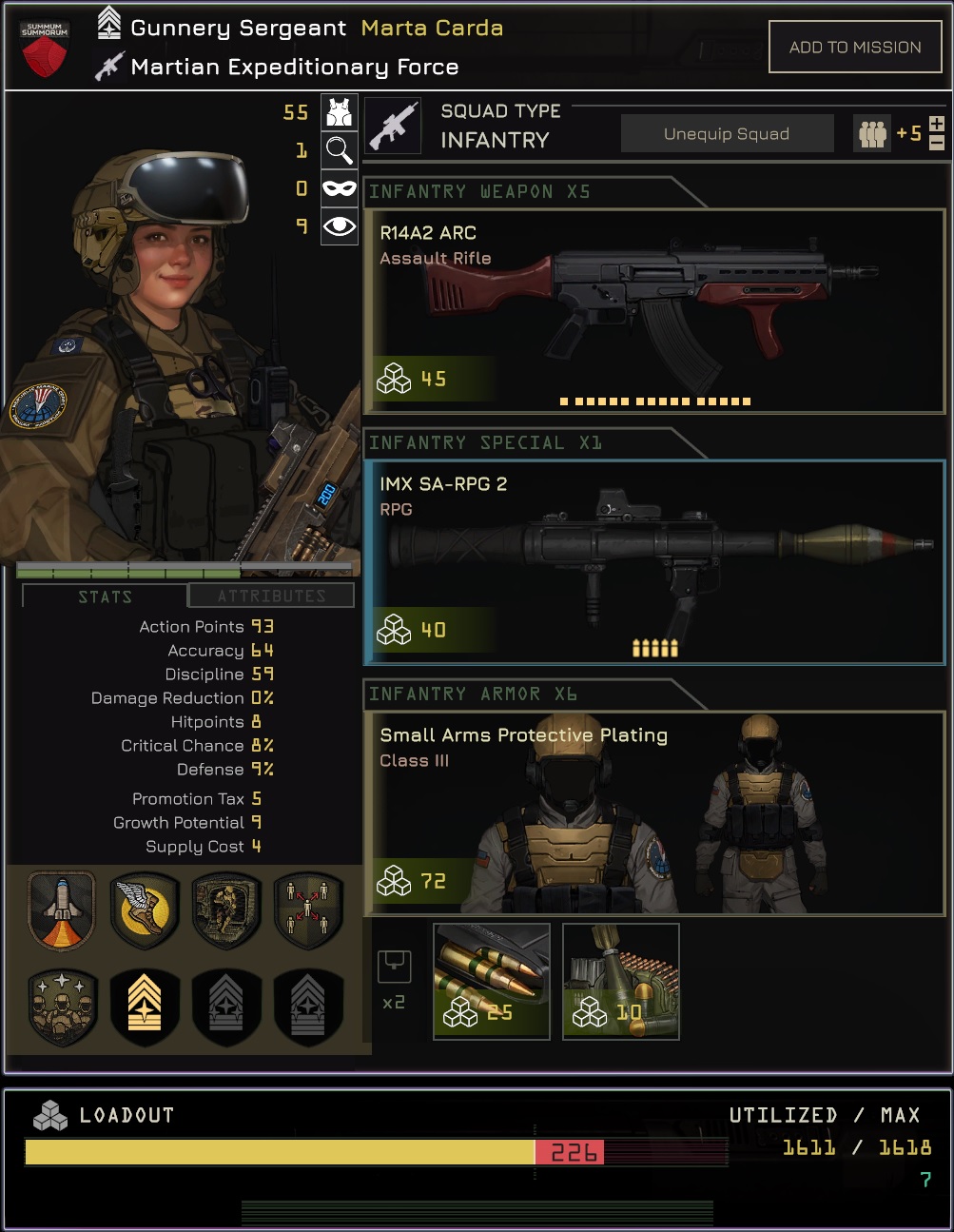Click the eye visibility stat icon
Image resolution: width=954 pixels, height=1232 pixels.
point(340,226)
